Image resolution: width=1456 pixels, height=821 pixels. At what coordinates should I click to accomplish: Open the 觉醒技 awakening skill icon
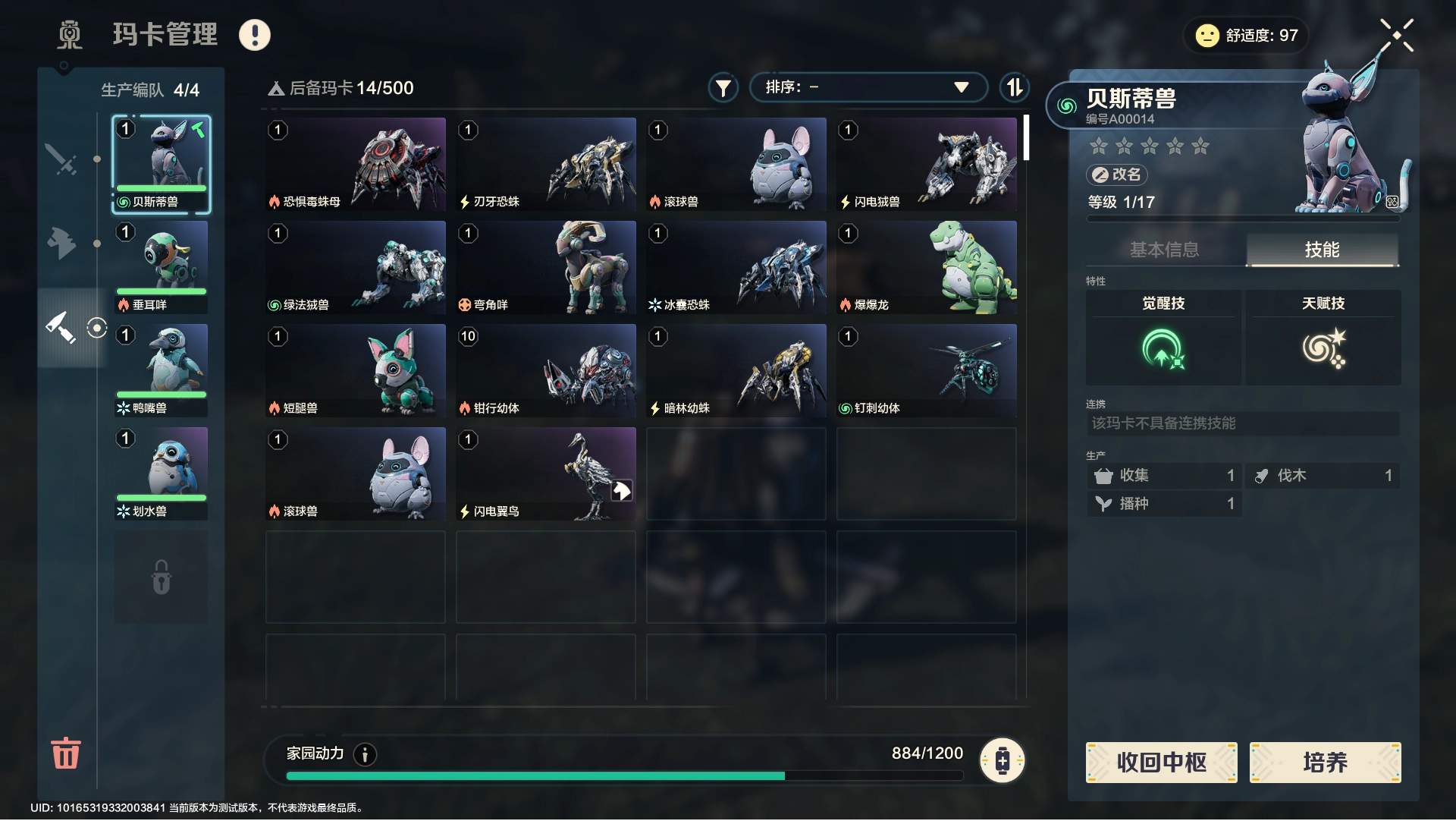(x=1163, y=348)
